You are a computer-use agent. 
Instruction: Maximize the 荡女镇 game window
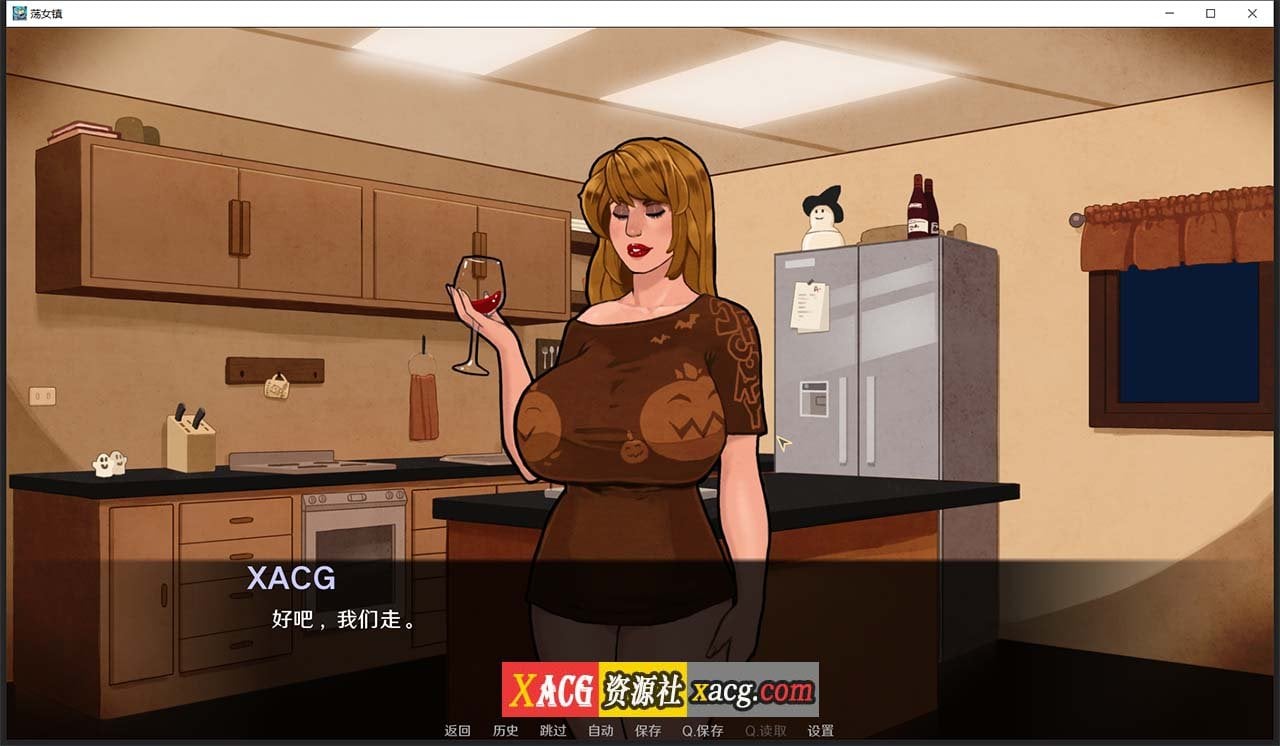click(1210, 13)
